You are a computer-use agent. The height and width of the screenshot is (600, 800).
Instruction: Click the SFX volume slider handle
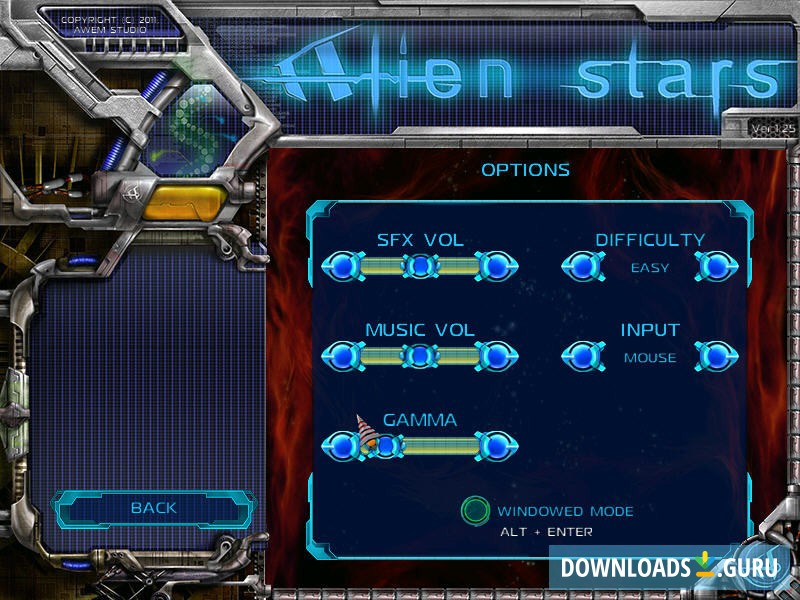[421, 266]
